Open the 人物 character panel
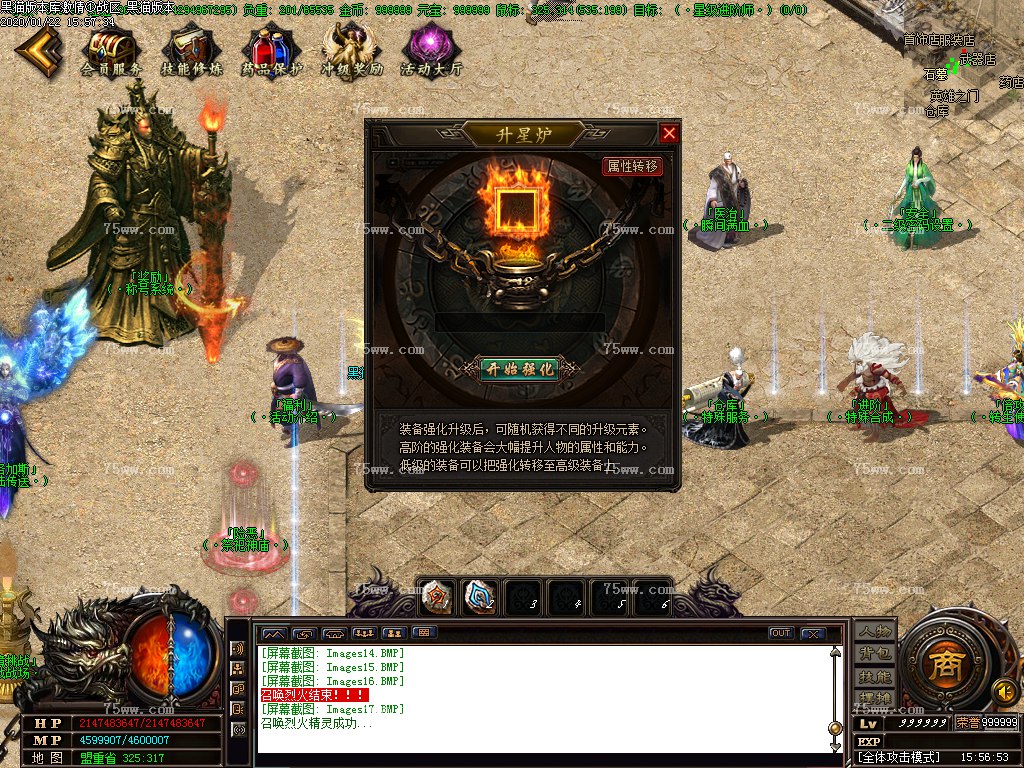1024x768 pixels. pos(875,632)
